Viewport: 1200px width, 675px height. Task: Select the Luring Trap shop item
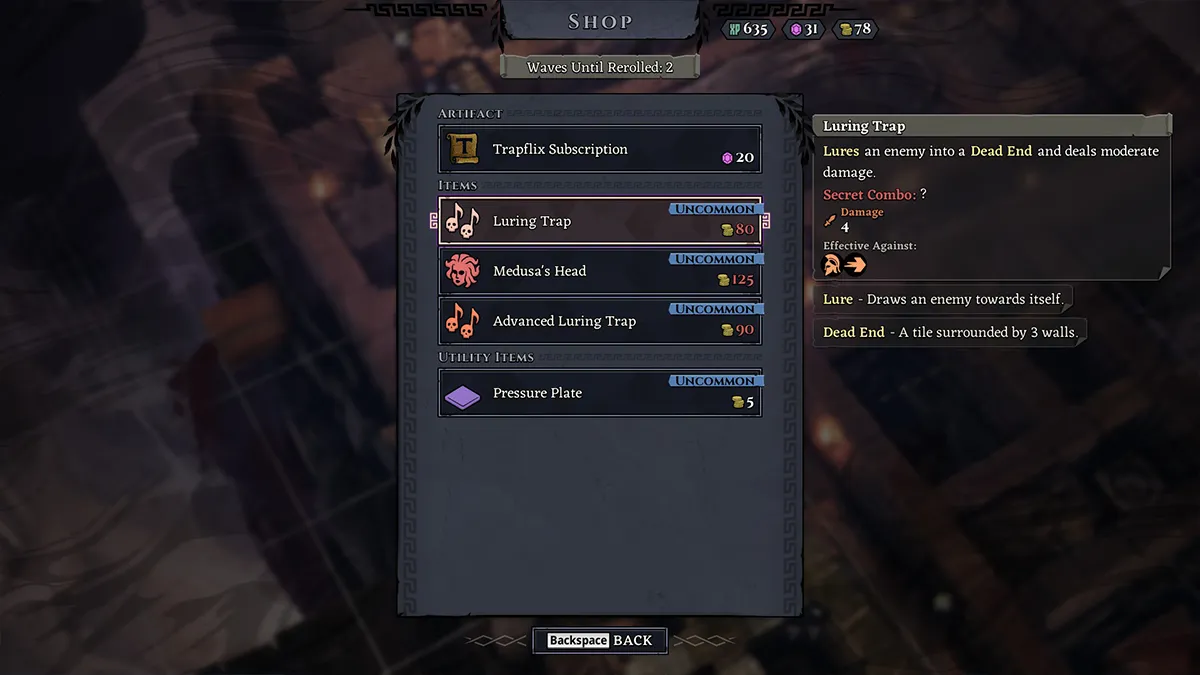600,221
